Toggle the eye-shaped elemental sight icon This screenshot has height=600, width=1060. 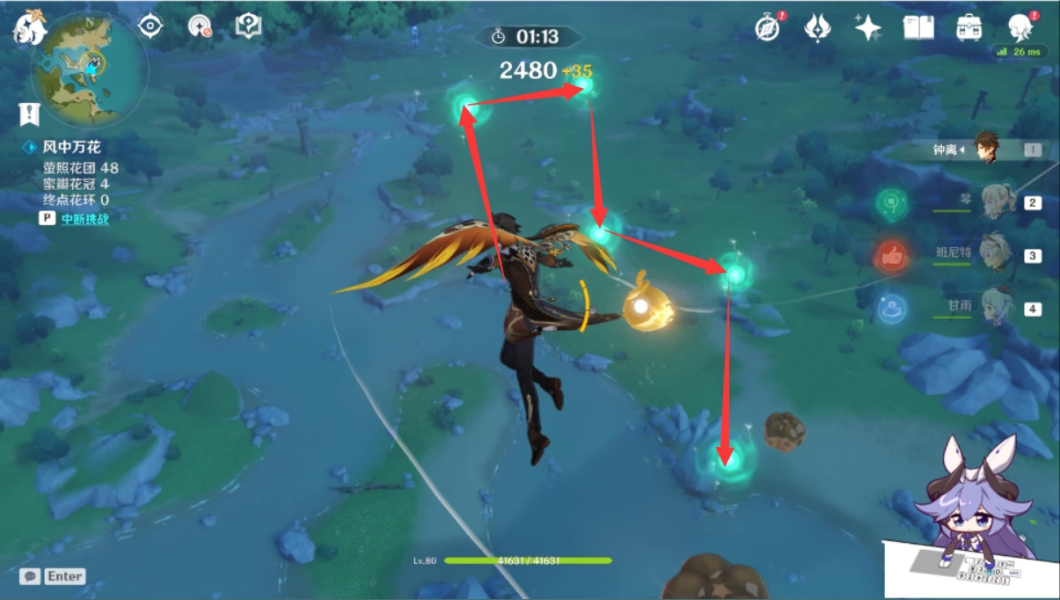point(150,26)
